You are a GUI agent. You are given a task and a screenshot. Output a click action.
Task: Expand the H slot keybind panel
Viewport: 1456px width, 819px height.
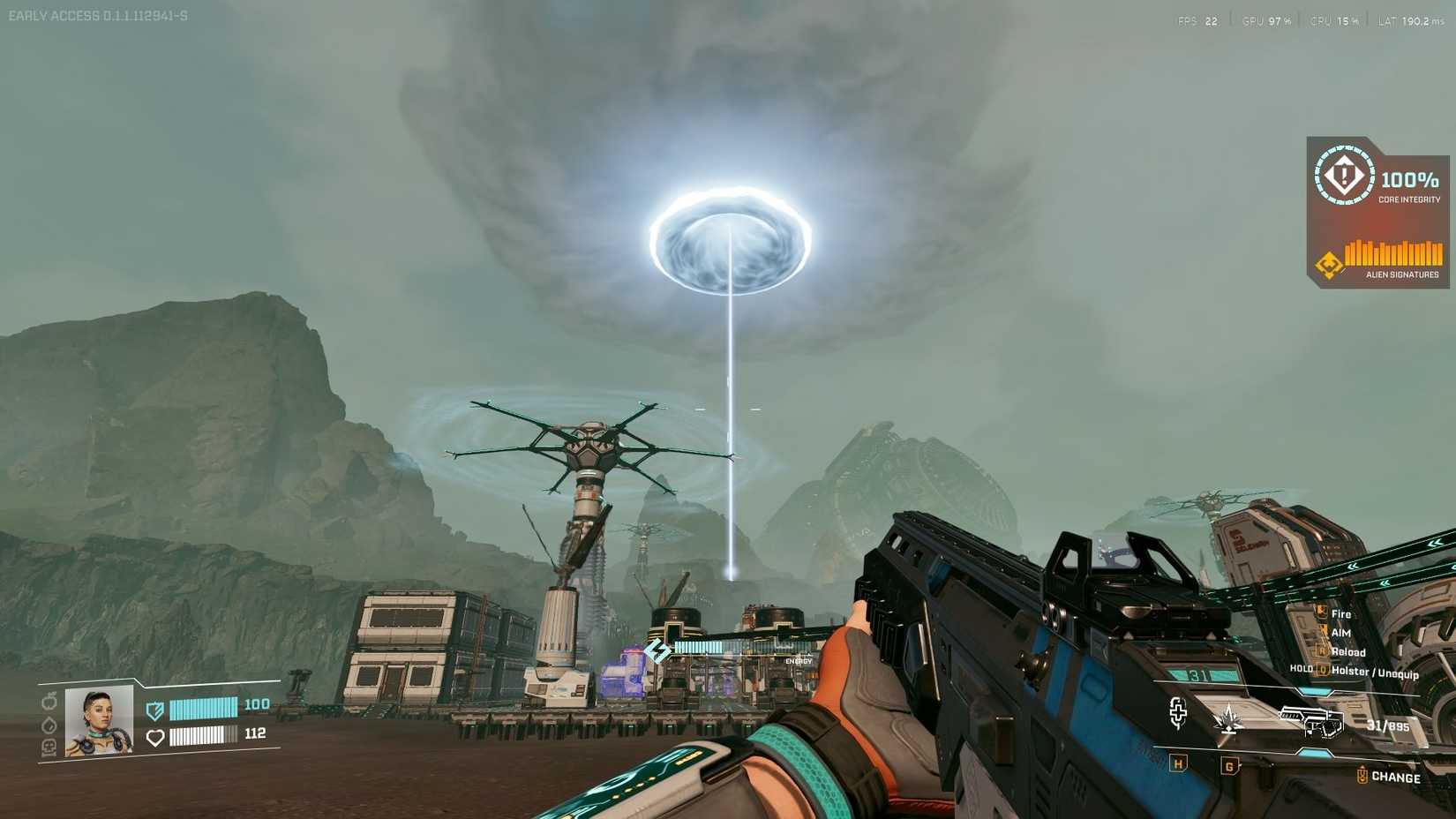(x=1178, y=764)
